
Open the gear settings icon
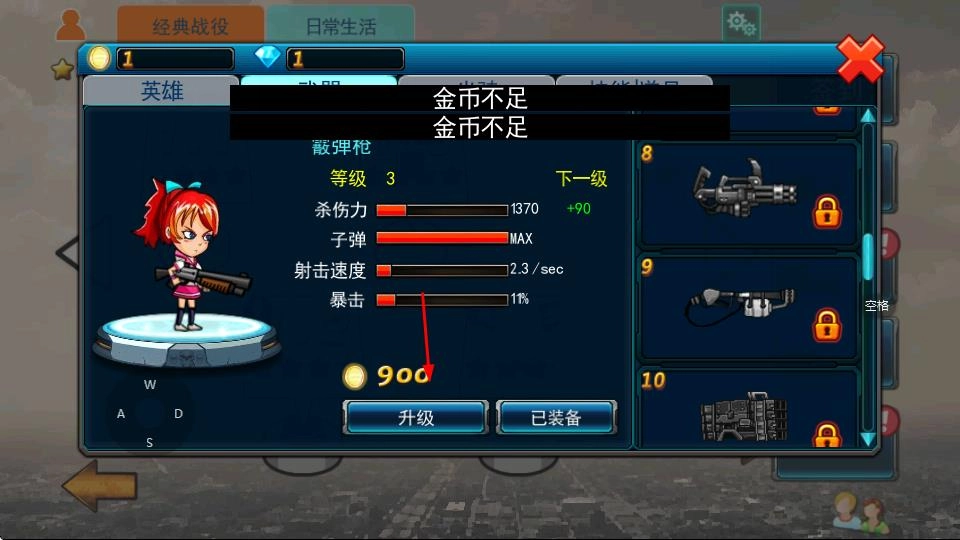741,23
